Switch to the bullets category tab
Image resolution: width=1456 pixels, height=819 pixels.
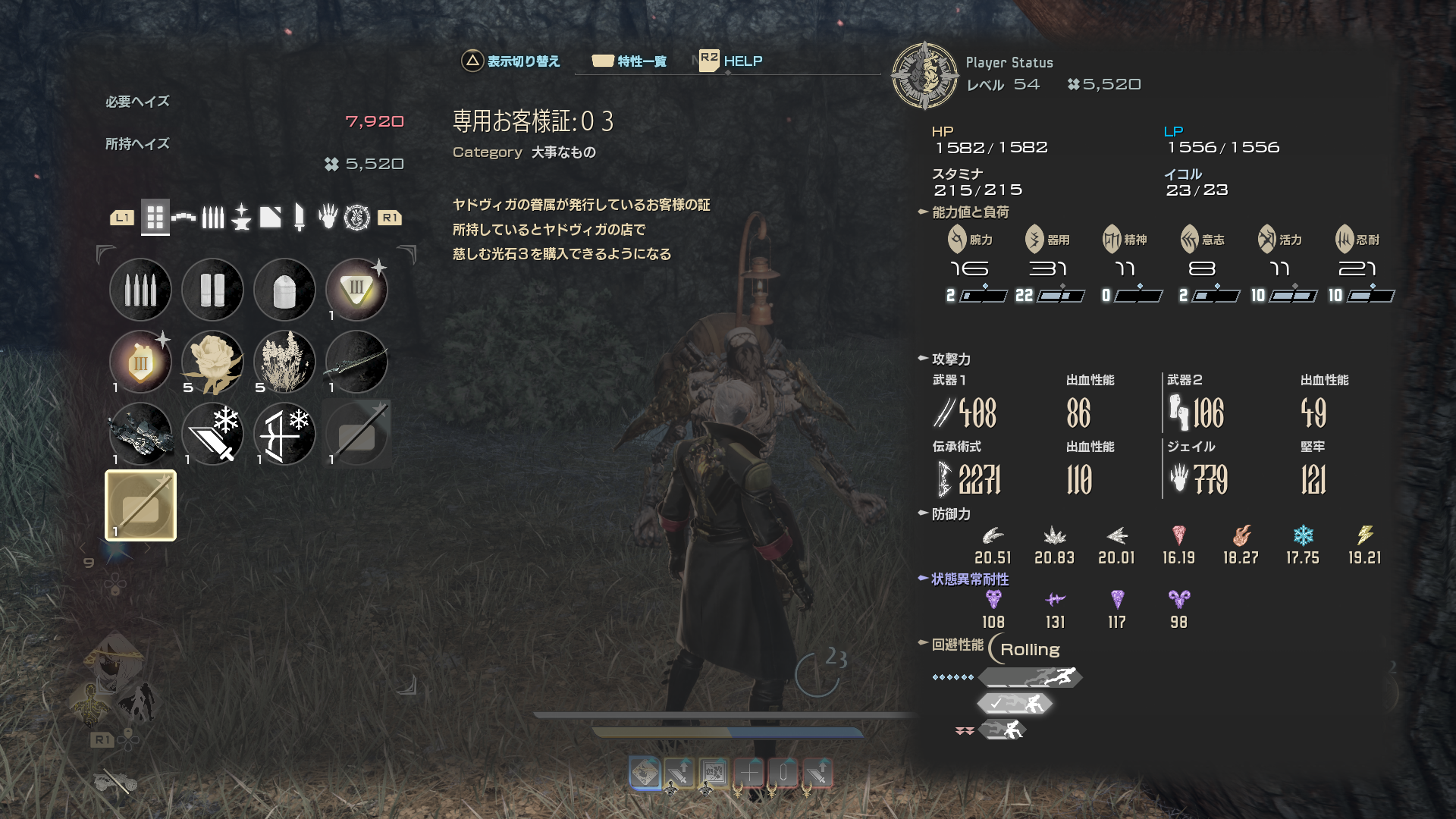(x=213, y=218)
